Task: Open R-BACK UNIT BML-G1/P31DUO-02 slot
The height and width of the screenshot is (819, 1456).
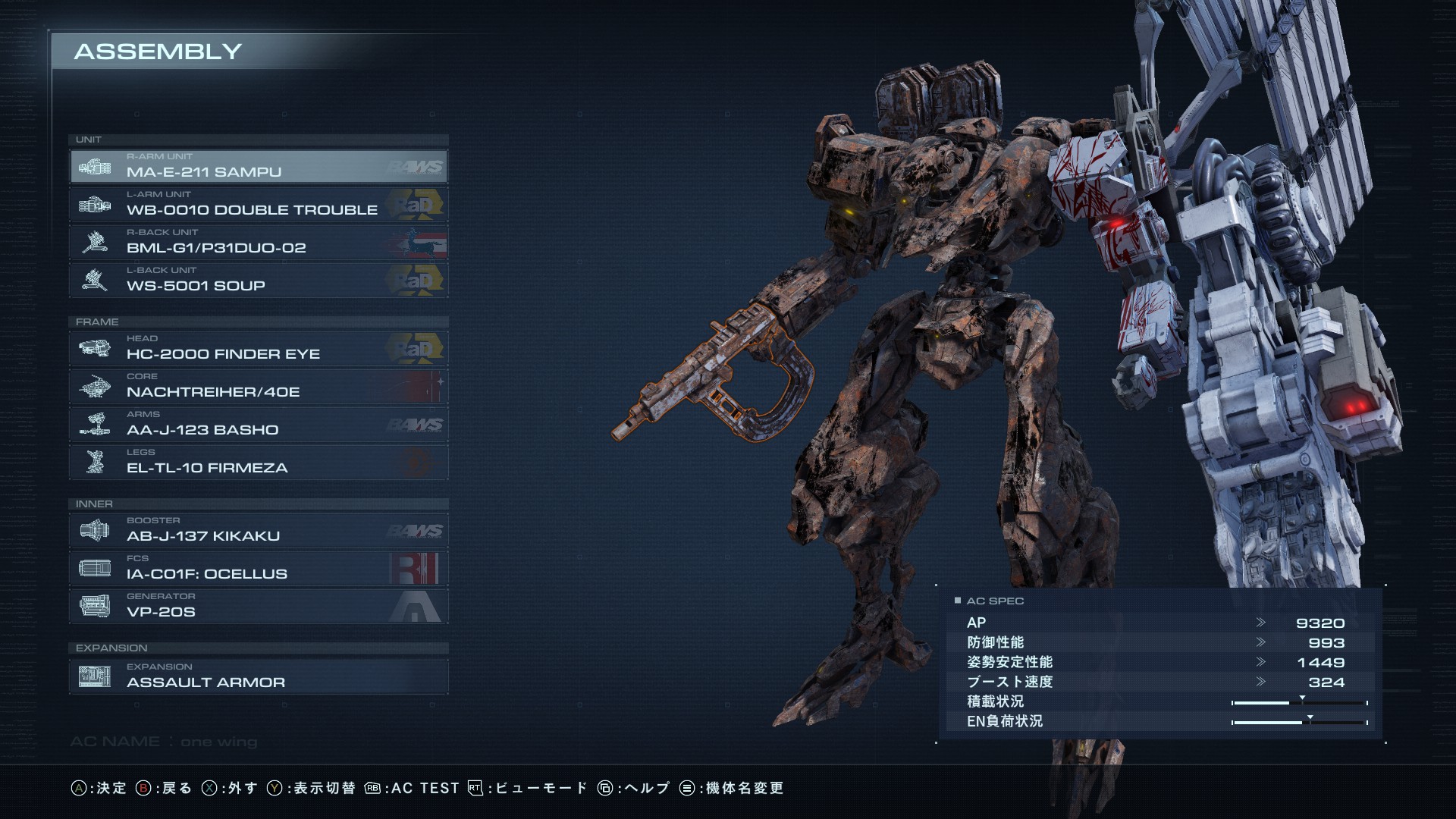Action: pos(258,243)
